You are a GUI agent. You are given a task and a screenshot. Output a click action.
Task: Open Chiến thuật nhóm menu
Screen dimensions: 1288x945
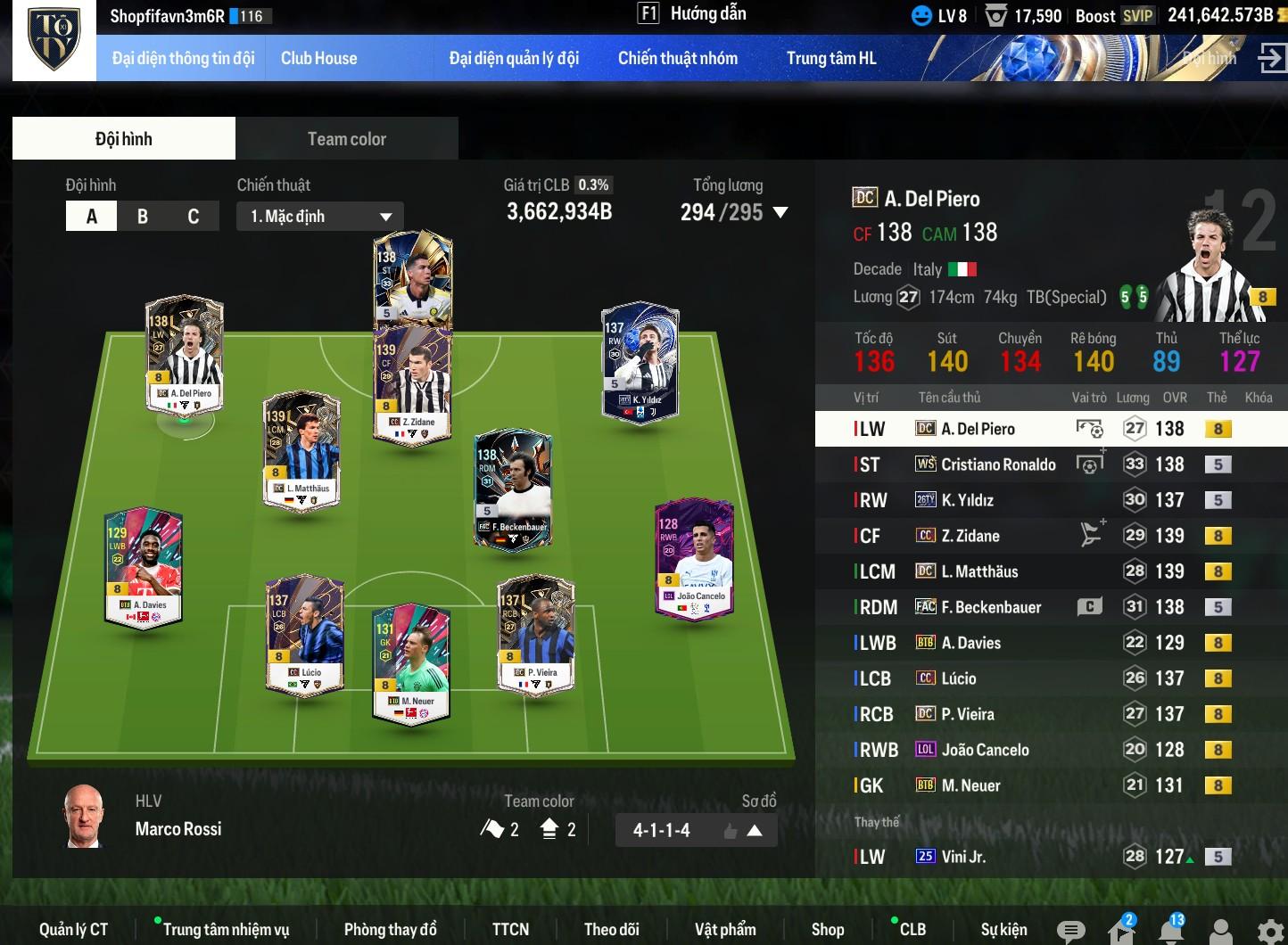point(677,59)
